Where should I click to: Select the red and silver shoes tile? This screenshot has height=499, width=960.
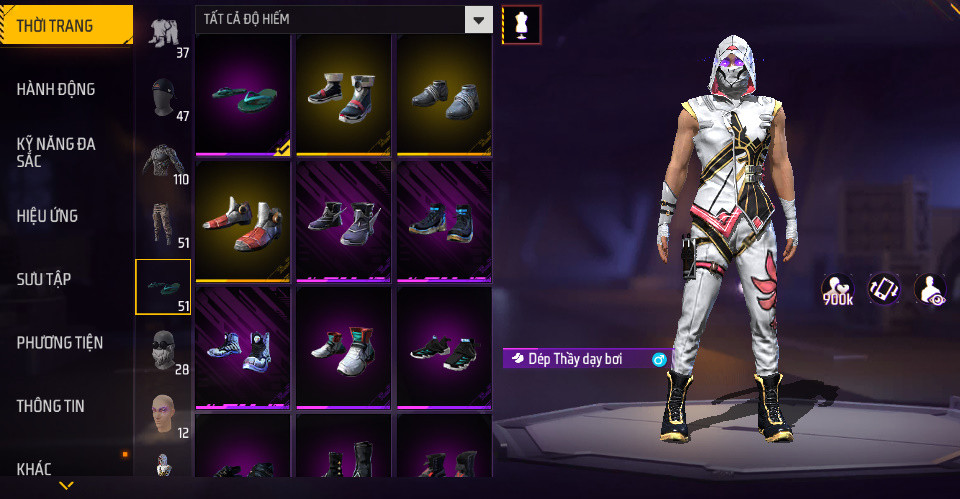(242, 221)
